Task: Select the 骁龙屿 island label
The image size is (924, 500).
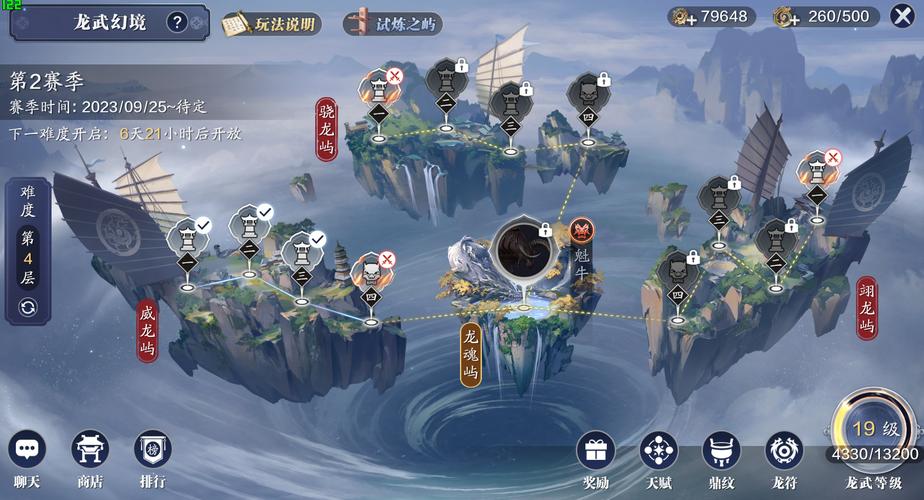Action: [326, 130]
